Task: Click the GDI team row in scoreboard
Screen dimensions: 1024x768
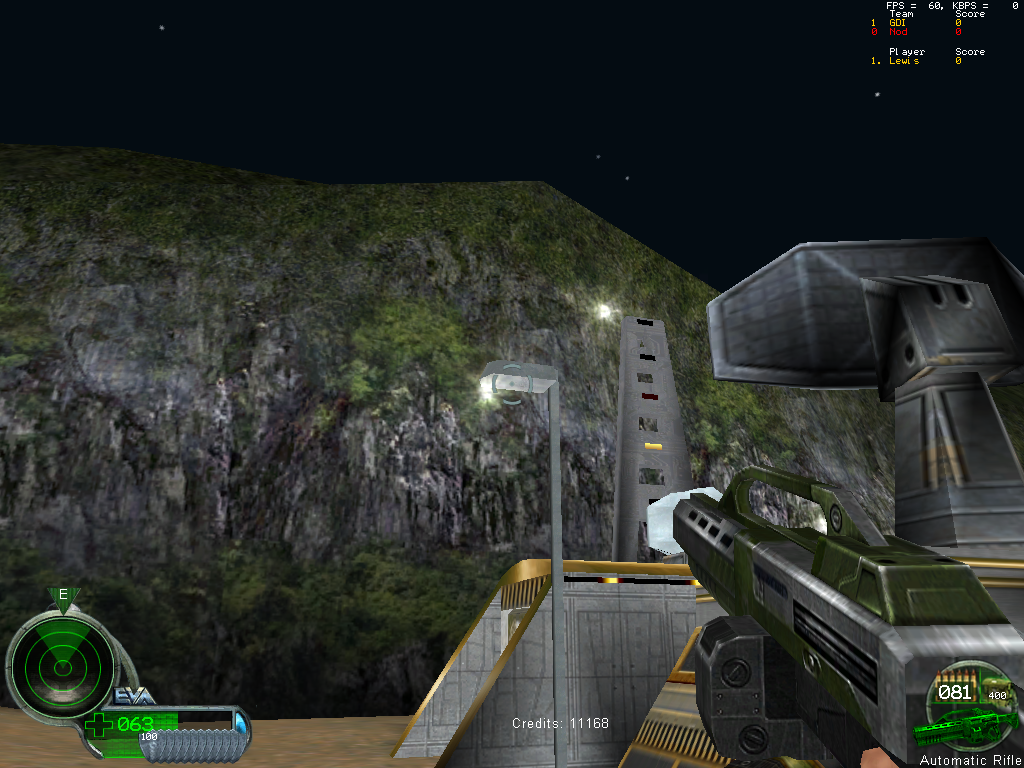Action: pos(898,23)
